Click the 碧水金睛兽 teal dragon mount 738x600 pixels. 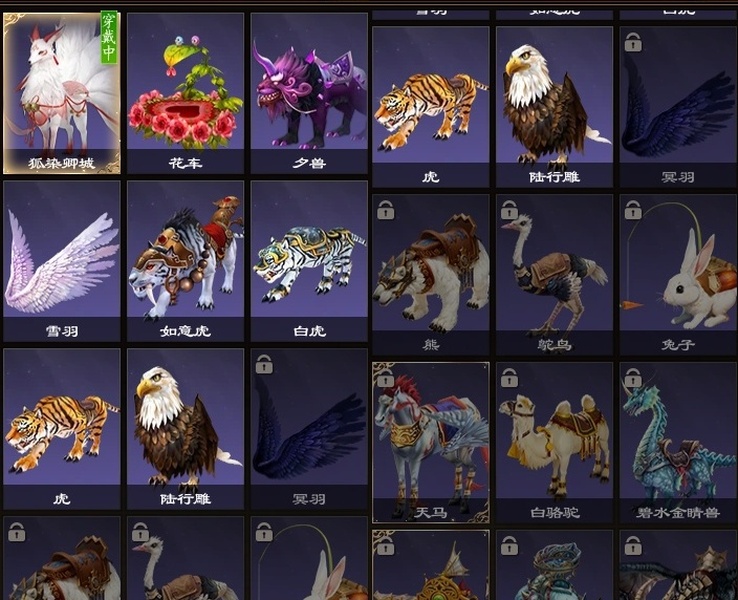tap(678, 440)
